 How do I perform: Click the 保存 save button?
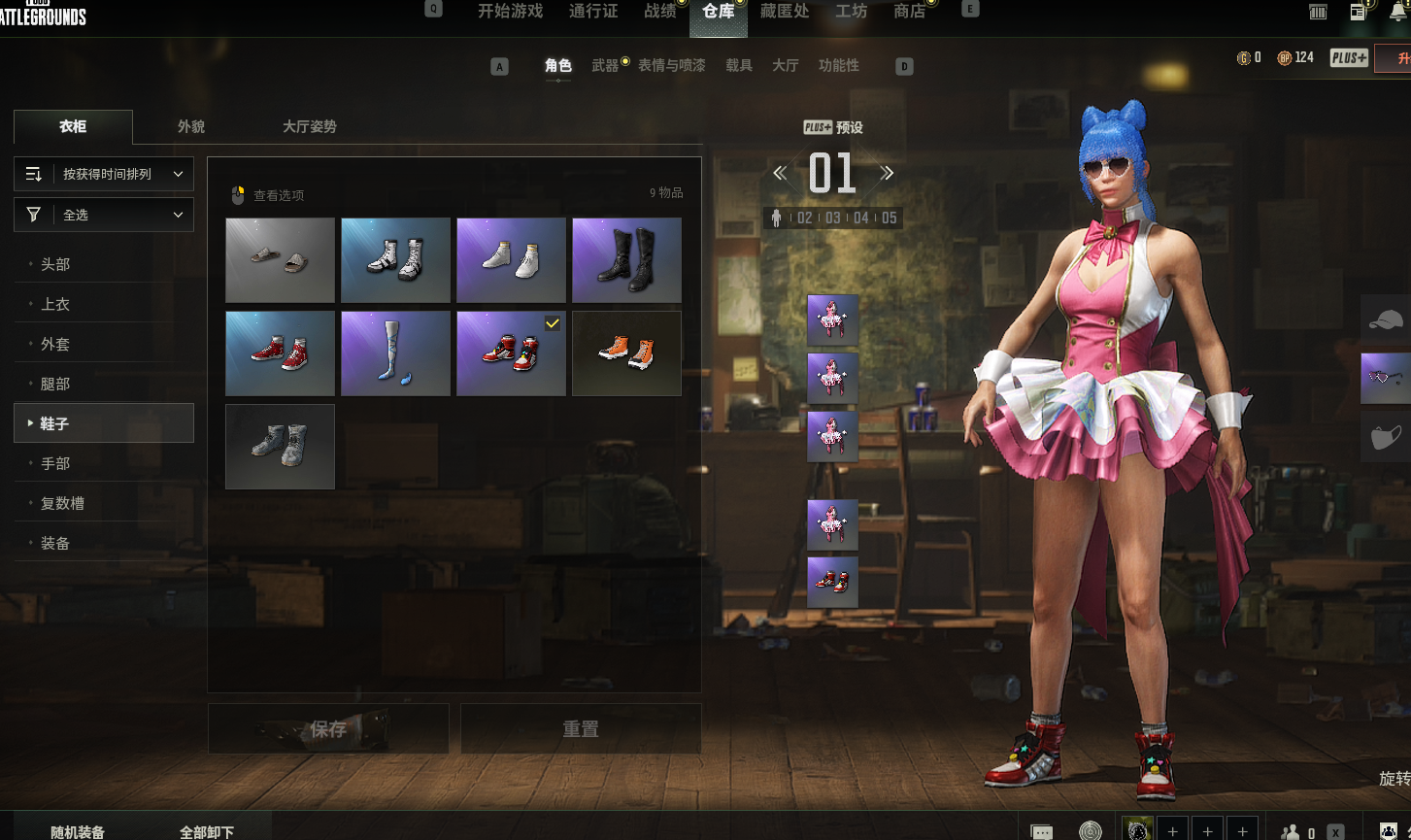click(328, 728)
